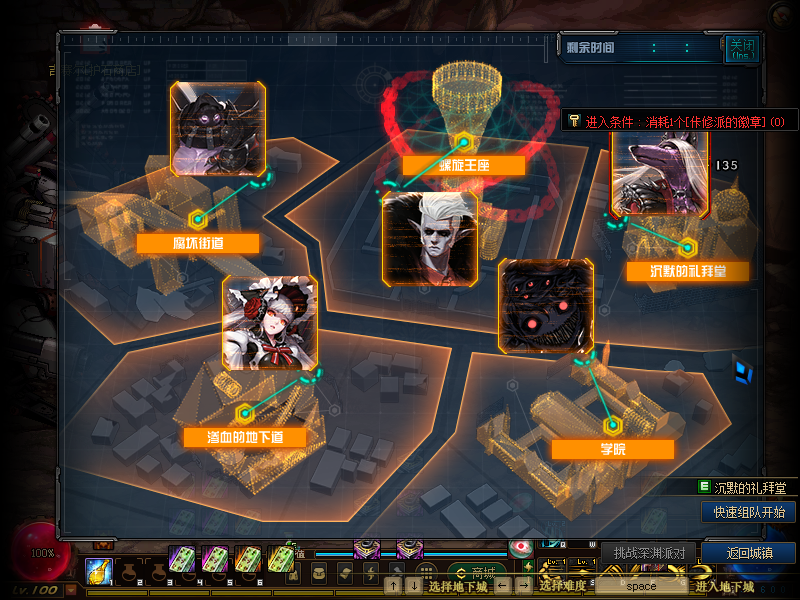Click the hooded armored boss portrait

point(219,129)
